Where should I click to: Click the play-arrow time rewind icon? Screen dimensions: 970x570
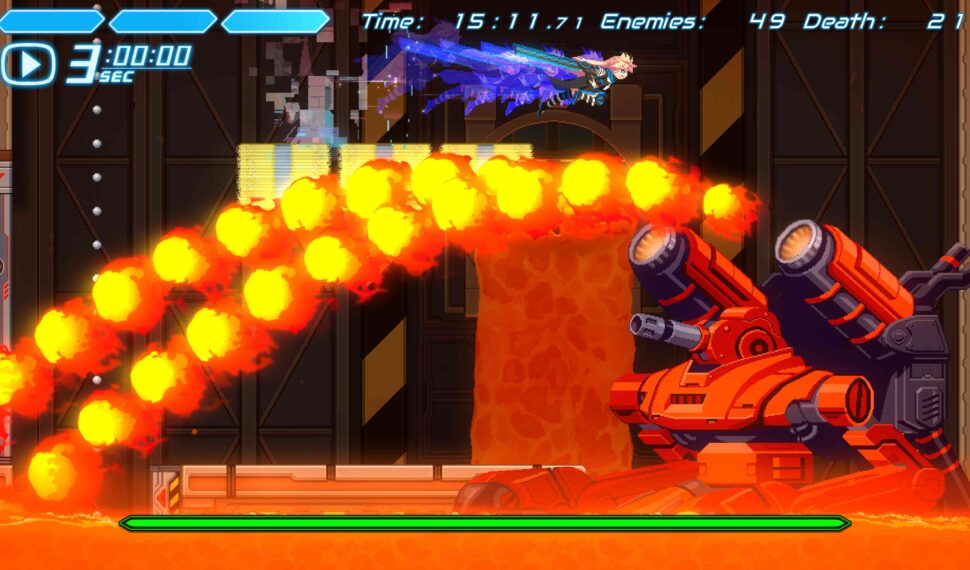point(29,64)
